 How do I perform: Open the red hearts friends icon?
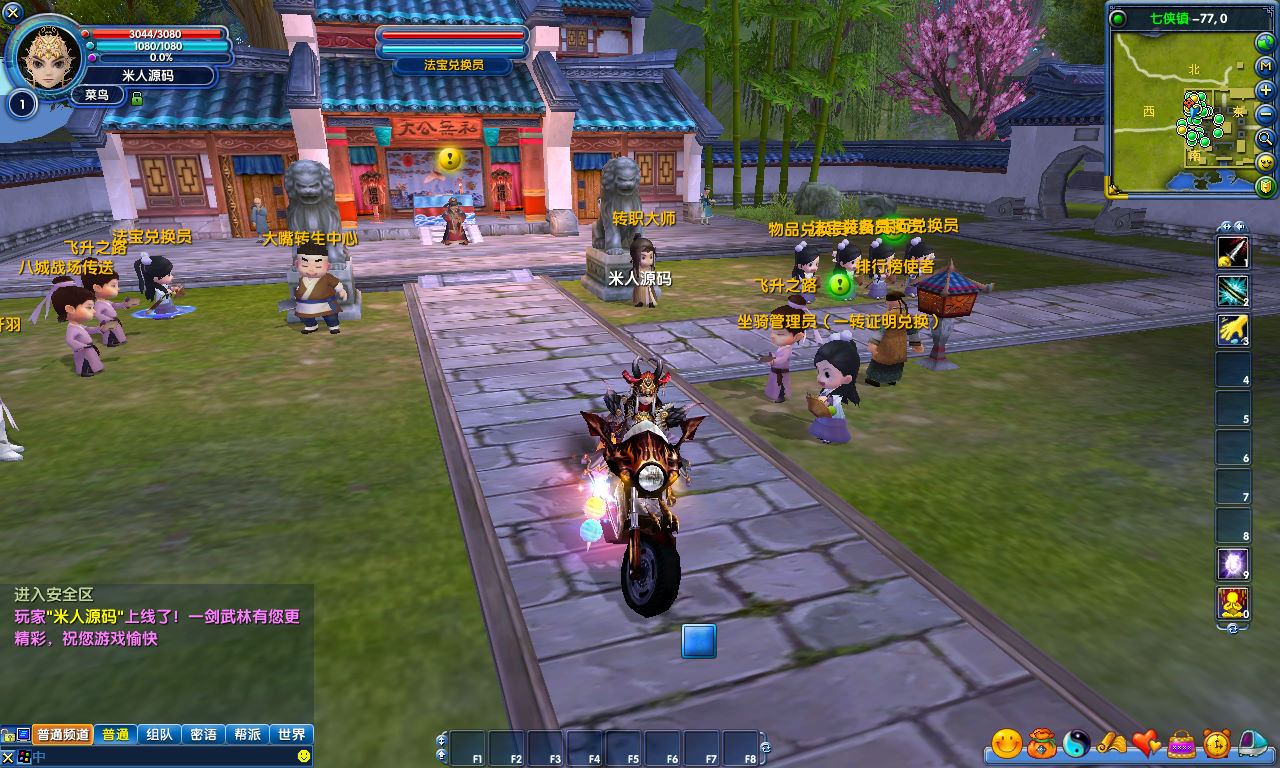pyautogui.click(x=1146, y=743)
